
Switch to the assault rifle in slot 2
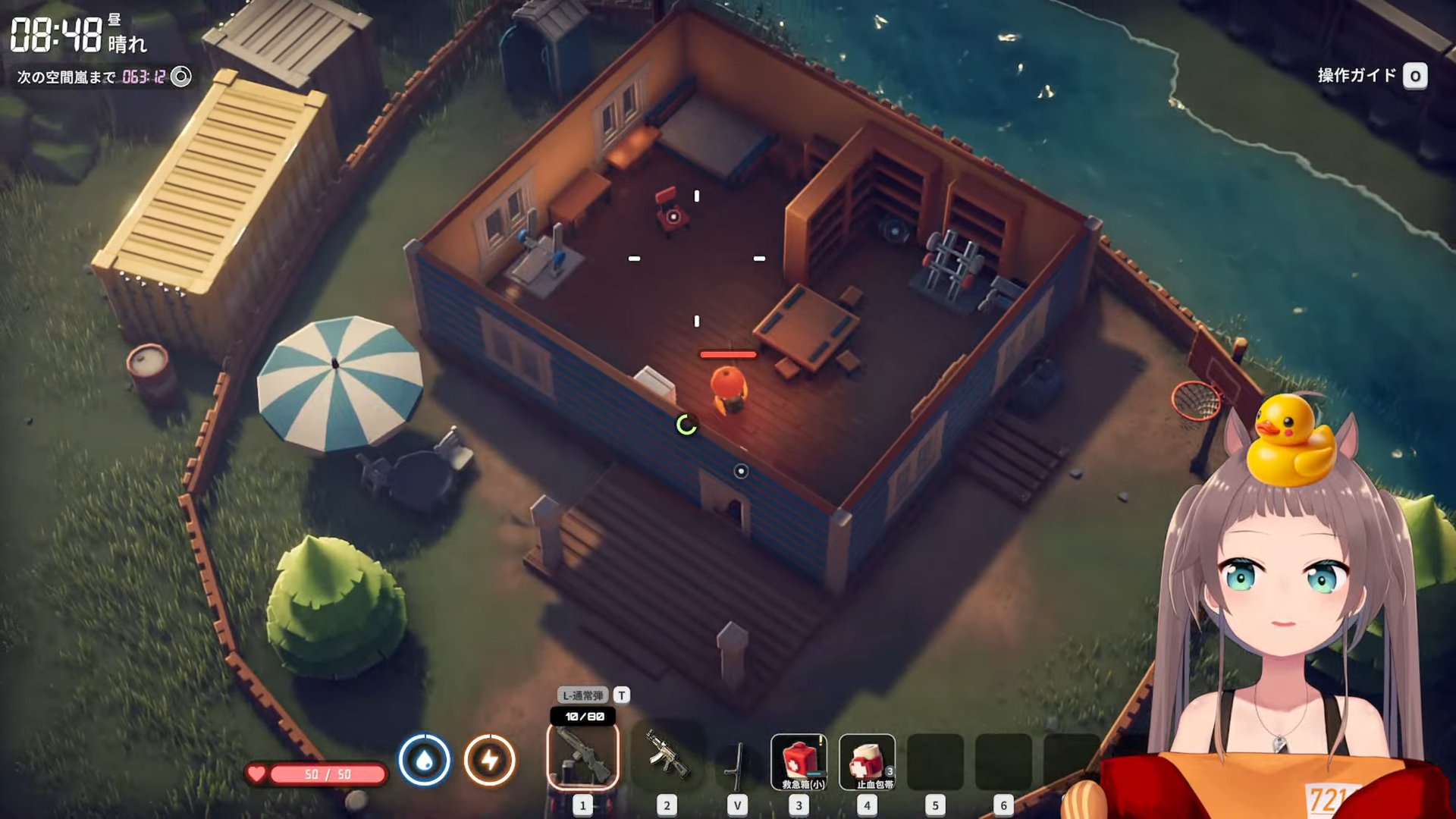[x=667, y=758]
